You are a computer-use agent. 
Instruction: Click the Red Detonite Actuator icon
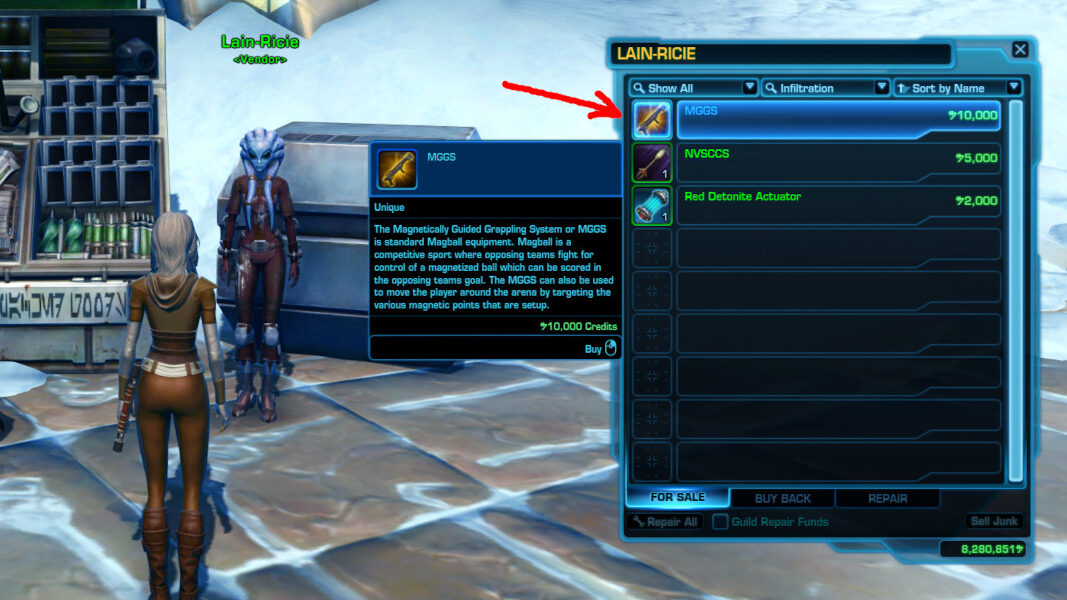[x=652, y=205]
